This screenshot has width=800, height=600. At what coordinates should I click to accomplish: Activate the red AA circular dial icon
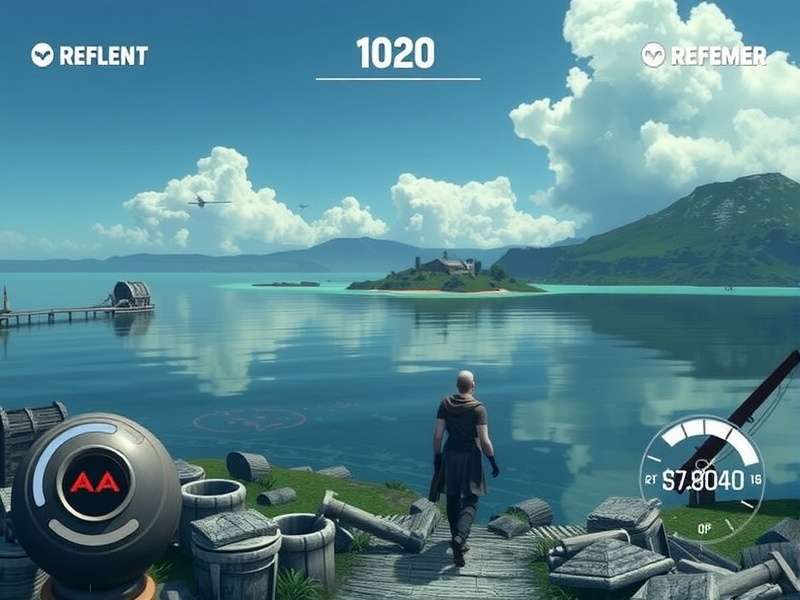click(94, 483)
